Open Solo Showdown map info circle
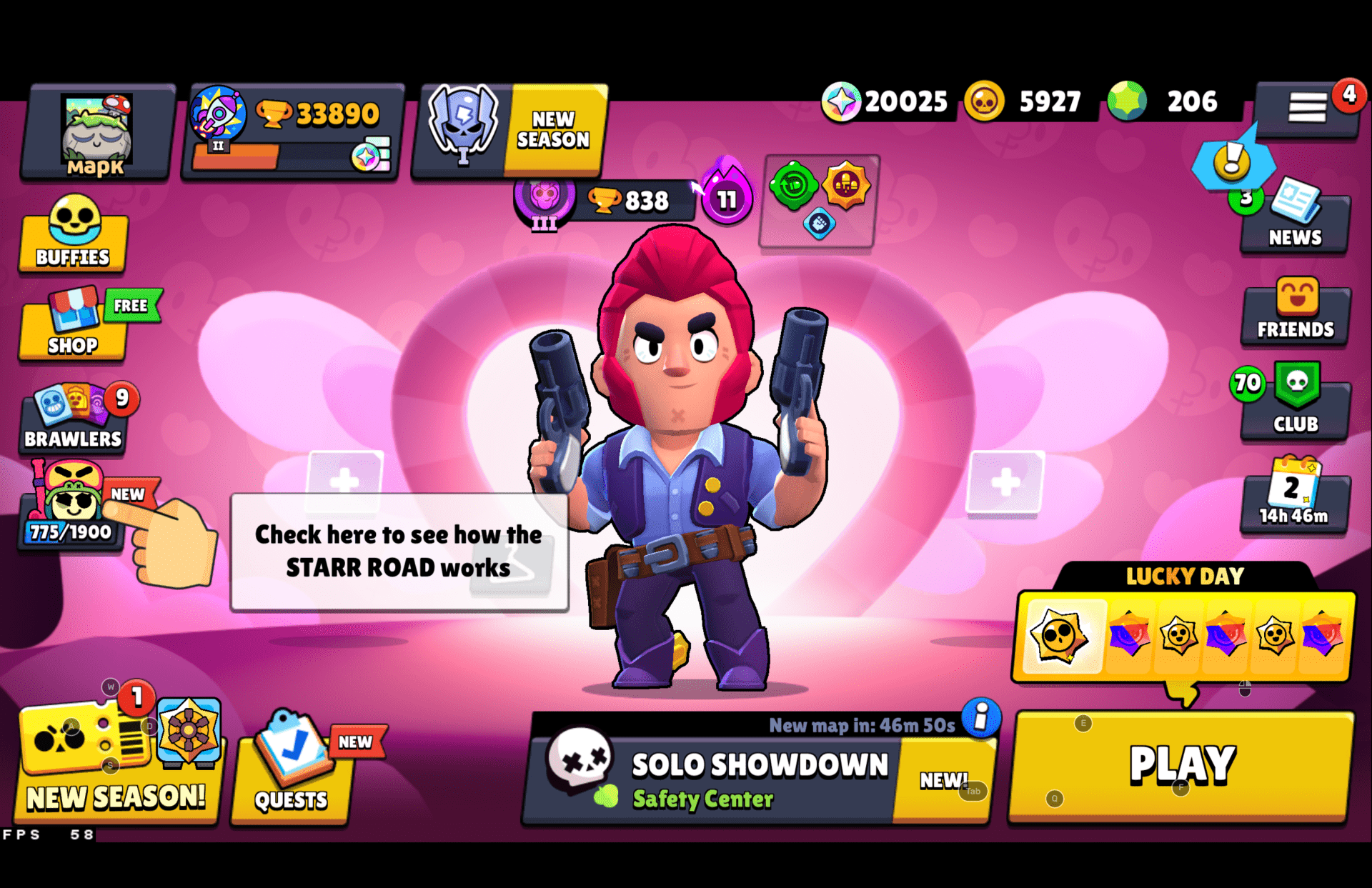Viewport: 1372px width, 888px height. click(x=978, y=721)
